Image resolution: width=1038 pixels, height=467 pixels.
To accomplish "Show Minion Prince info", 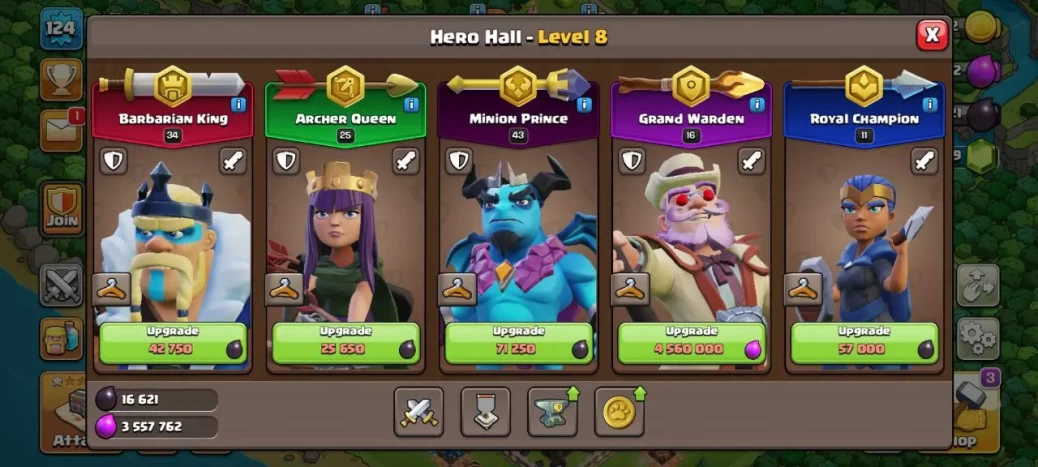I will [x=585, y=104].
